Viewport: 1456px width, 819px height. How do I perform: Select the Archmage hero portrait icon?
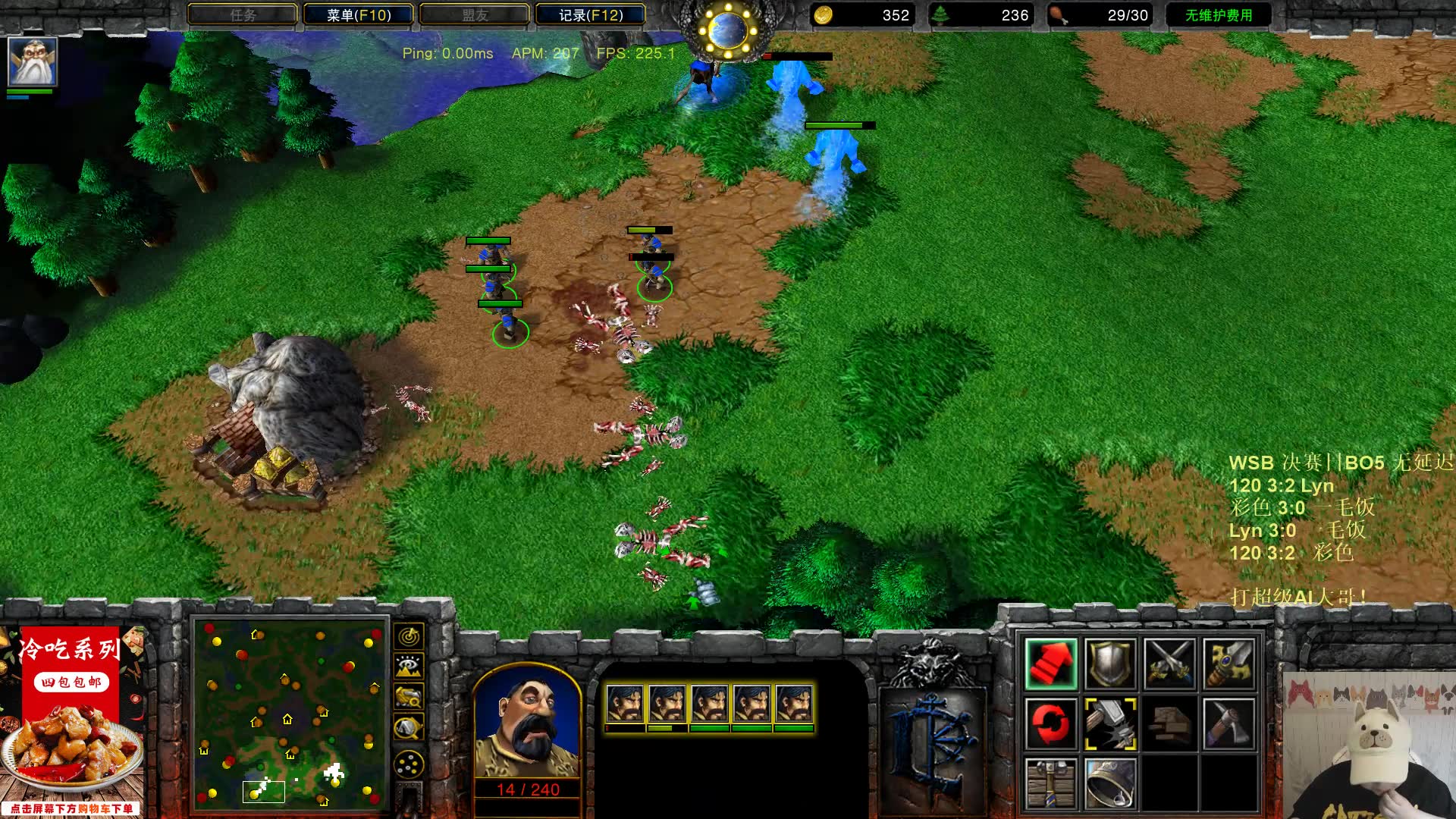tap(32, 61)
